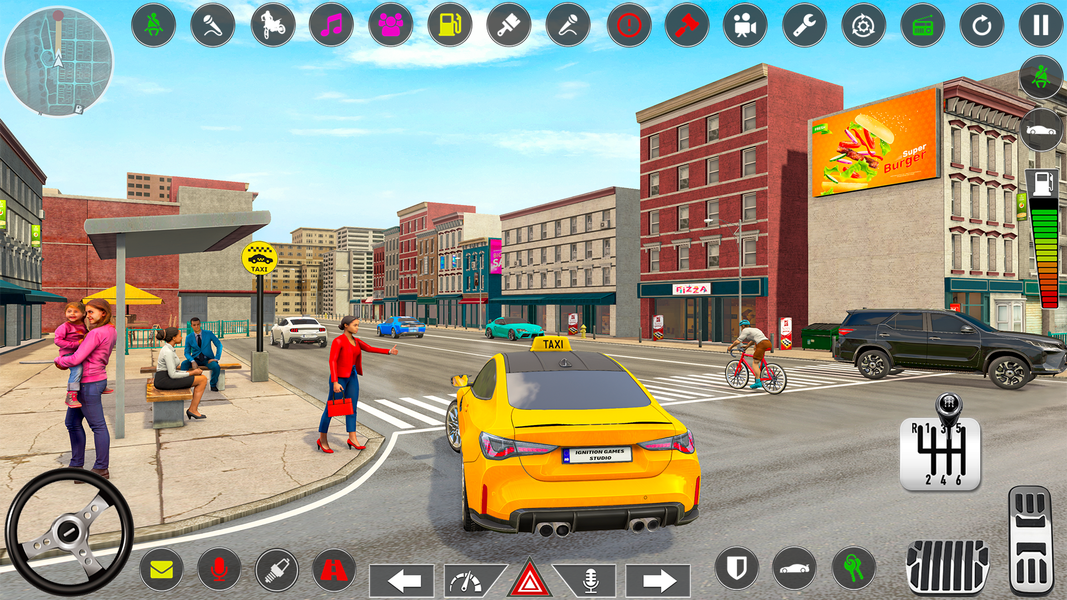Pause the game with the pause button

[1041, 26]
